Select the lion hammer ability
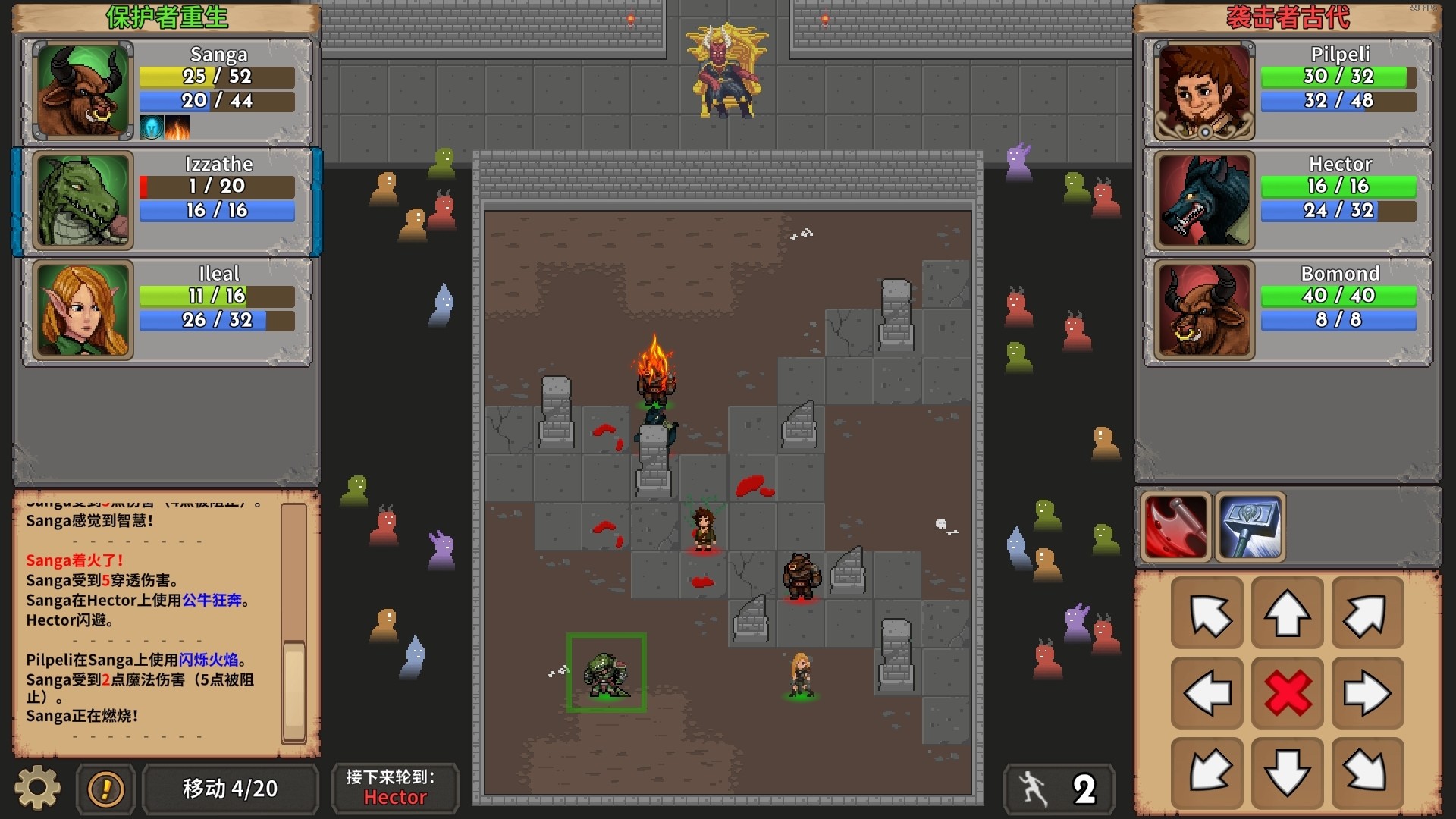This screenshot has height=819, width=1456. click(x=1250, y=526)
